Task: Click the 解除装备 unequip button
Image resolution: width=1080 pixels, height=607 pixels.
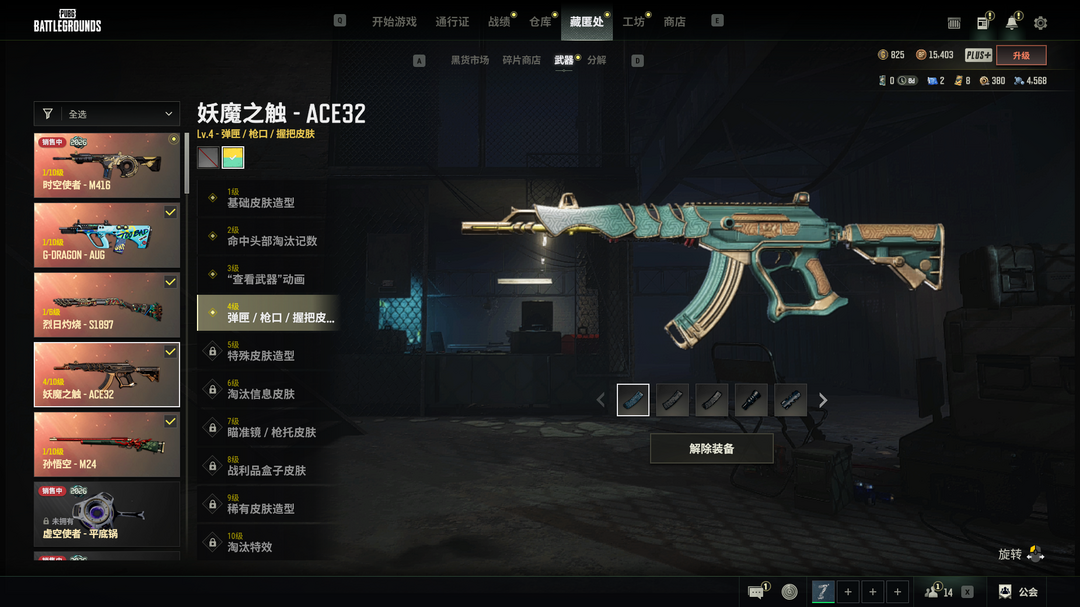Action: [711, 449]
